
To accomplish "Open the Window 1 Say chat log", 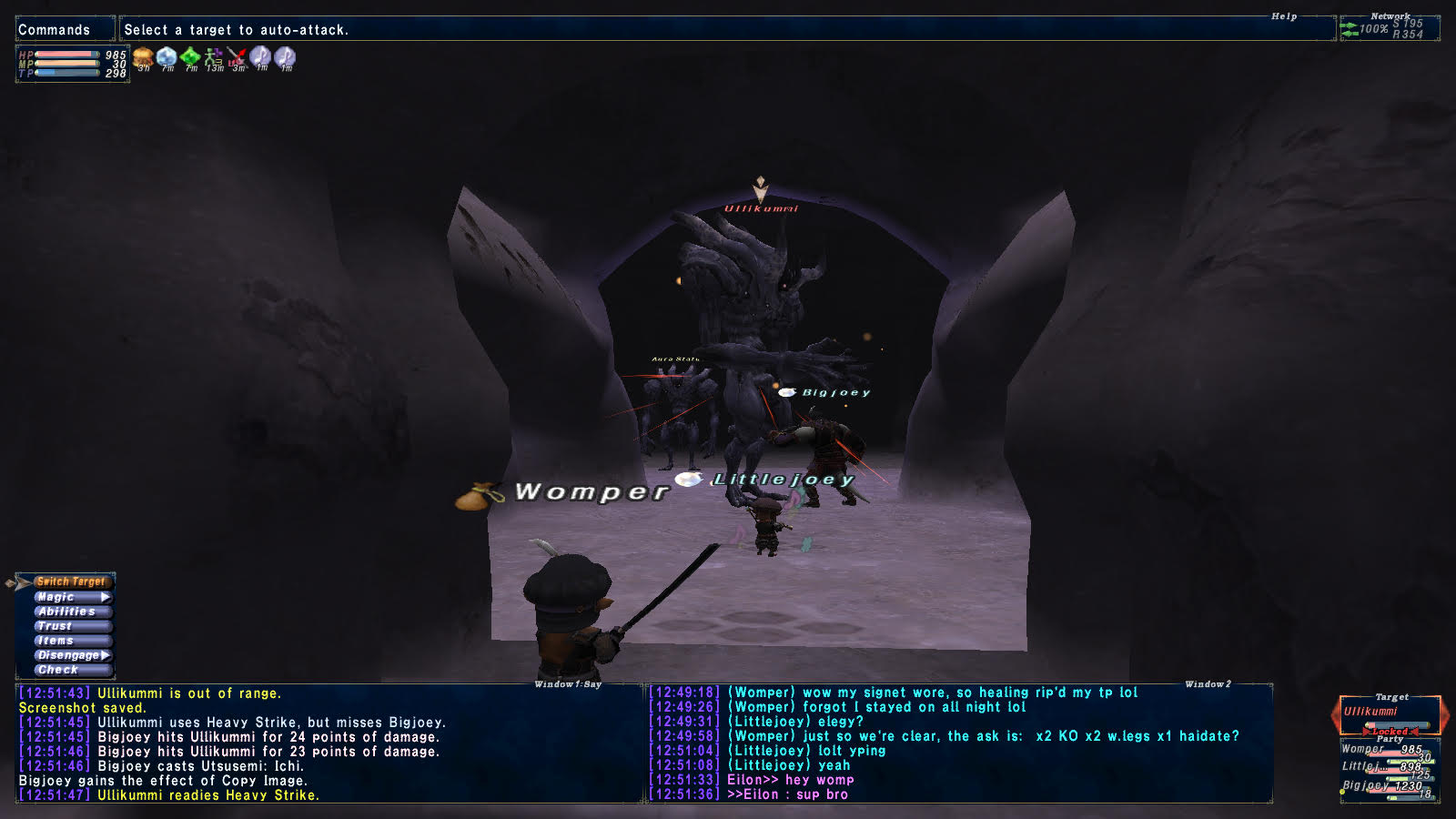I will coord(328,743).
